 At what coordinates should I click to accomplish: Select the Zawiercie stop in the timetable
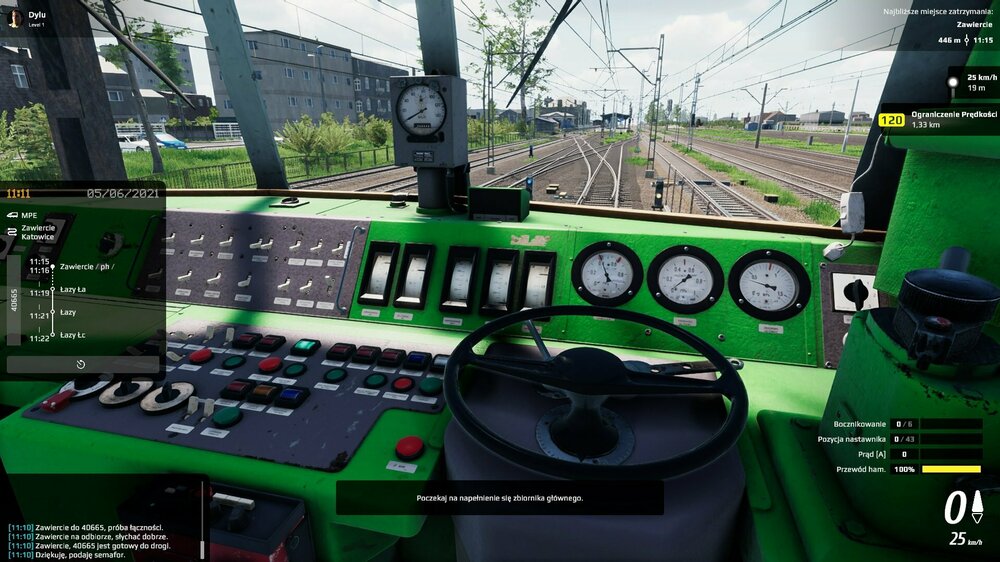pyautogui.click(x=87, y=267)
